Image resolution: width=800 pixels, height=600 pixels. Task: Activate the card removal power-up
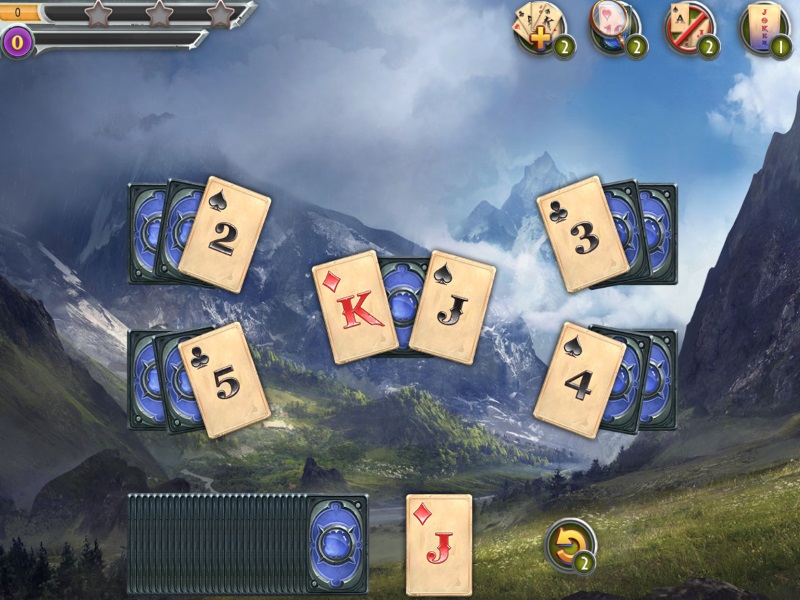690,27
